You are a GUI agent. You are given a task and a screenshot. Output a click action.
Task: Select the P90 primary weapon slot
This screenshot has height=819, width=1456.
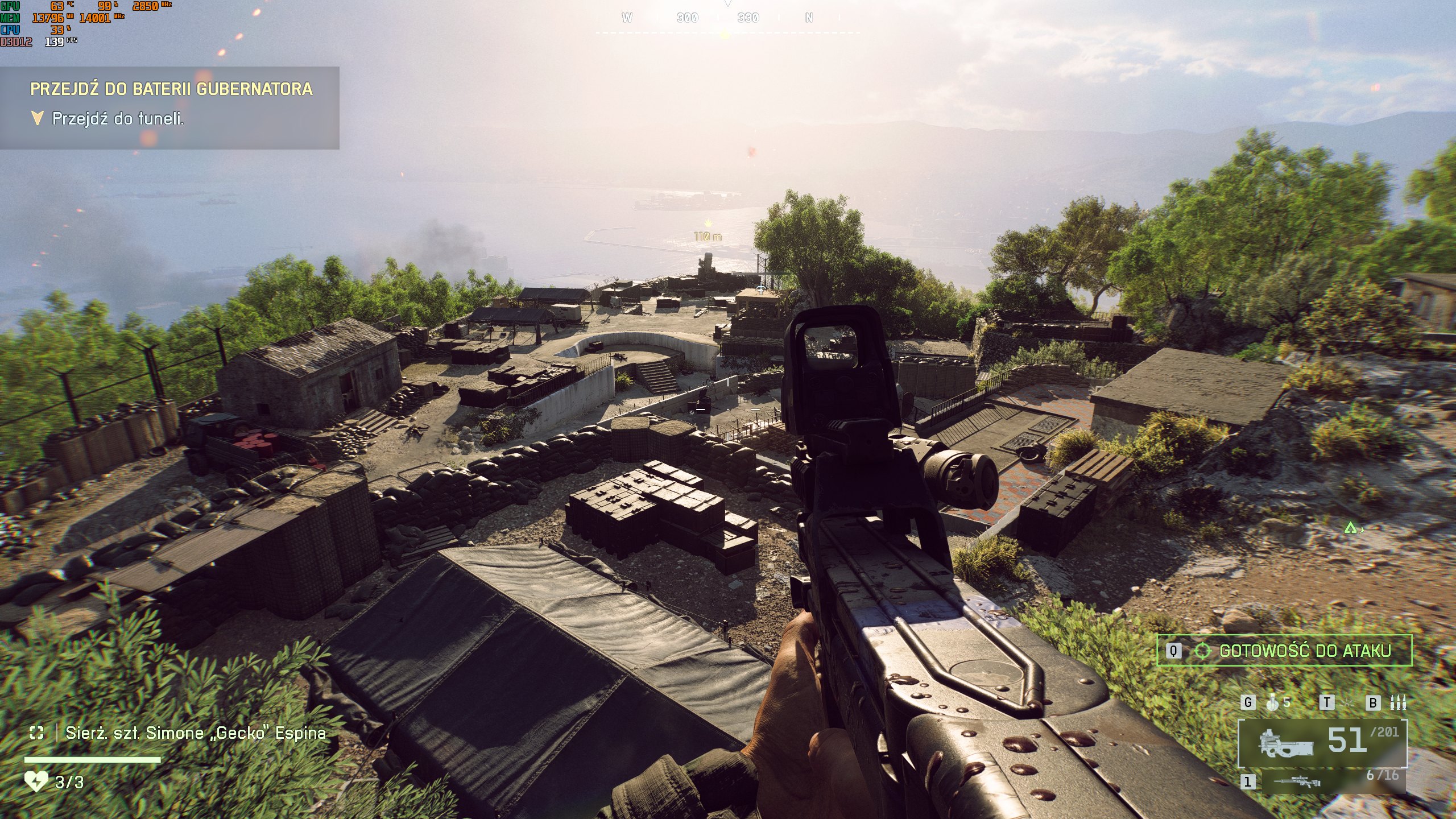(x=1322, y=743)
